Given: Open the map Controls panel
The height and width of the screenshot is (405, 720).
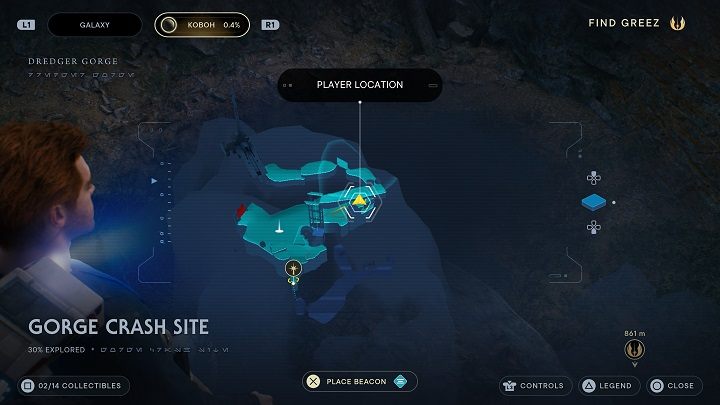Looking at the screenshot, I should coord(535,385).
